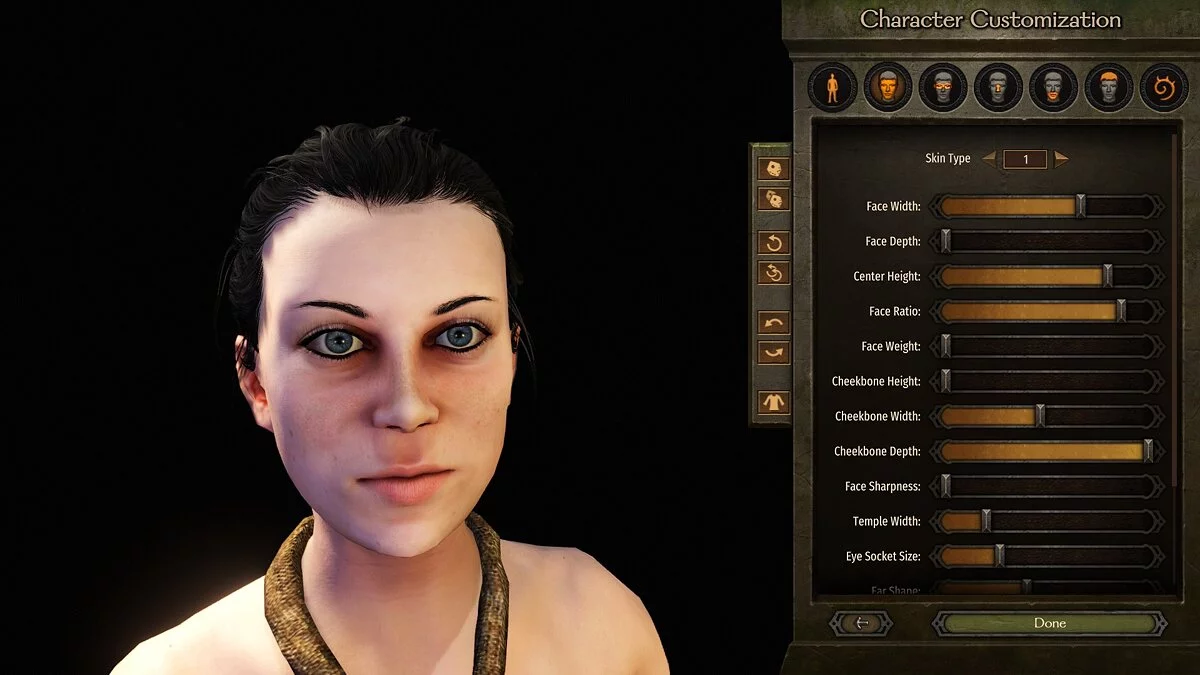Decrease Skin Type with the left arrow
1200x675 pixels.
(x=989, y=159)
